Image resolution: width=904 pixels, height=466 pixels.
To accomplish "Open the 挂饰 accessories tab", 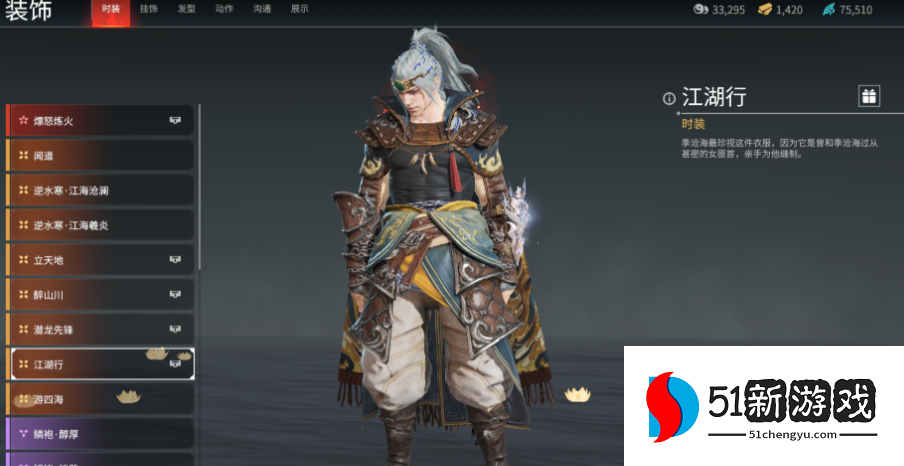I will click(149, 9).
